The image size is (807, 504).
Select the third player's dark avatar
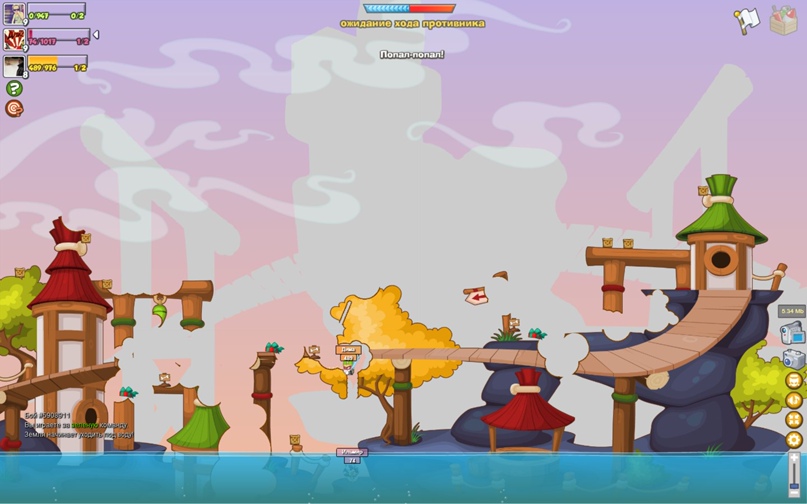(14, 66)
